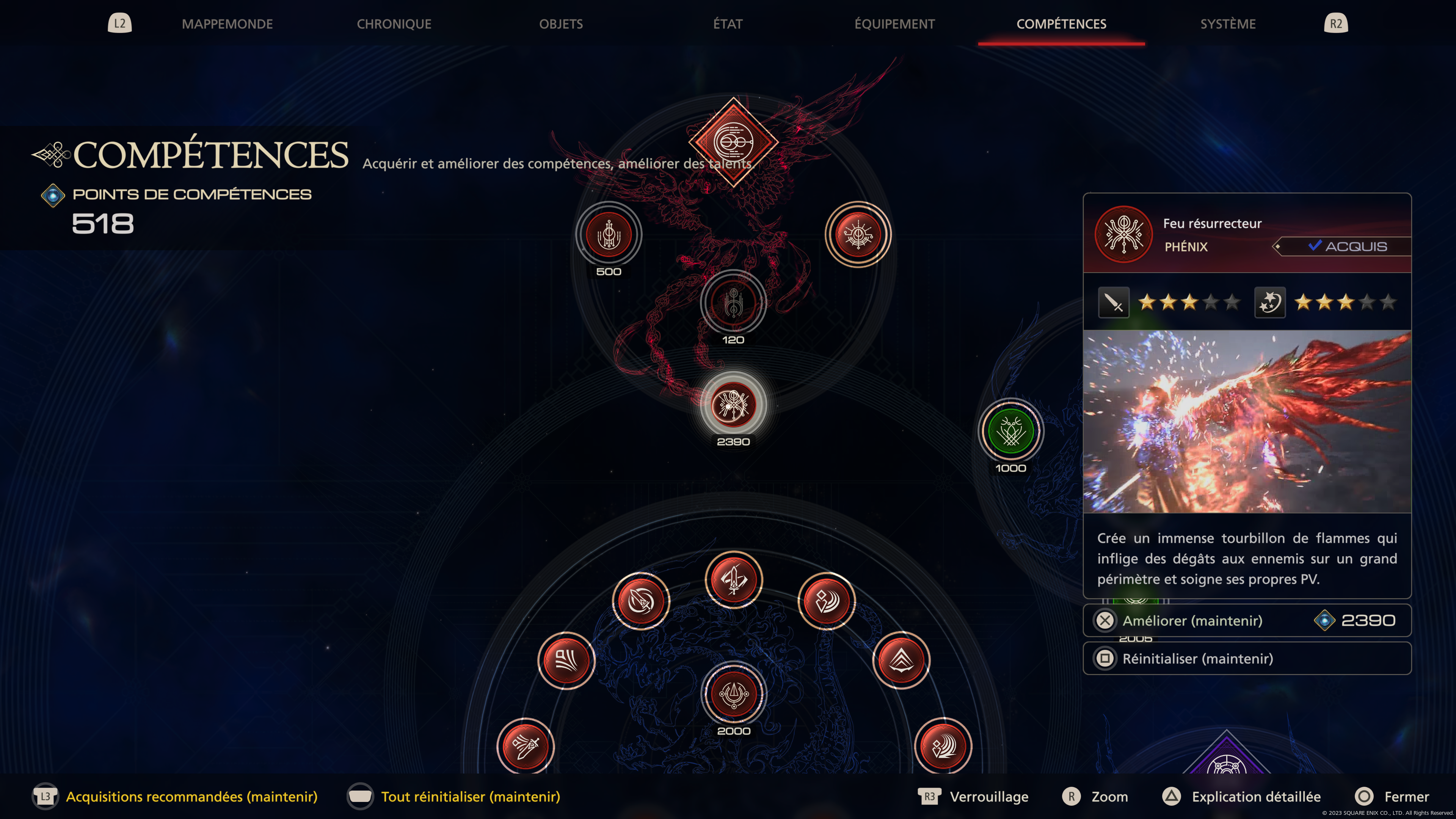Toggle Verrouillage in the bottom bar

point(988,796)
